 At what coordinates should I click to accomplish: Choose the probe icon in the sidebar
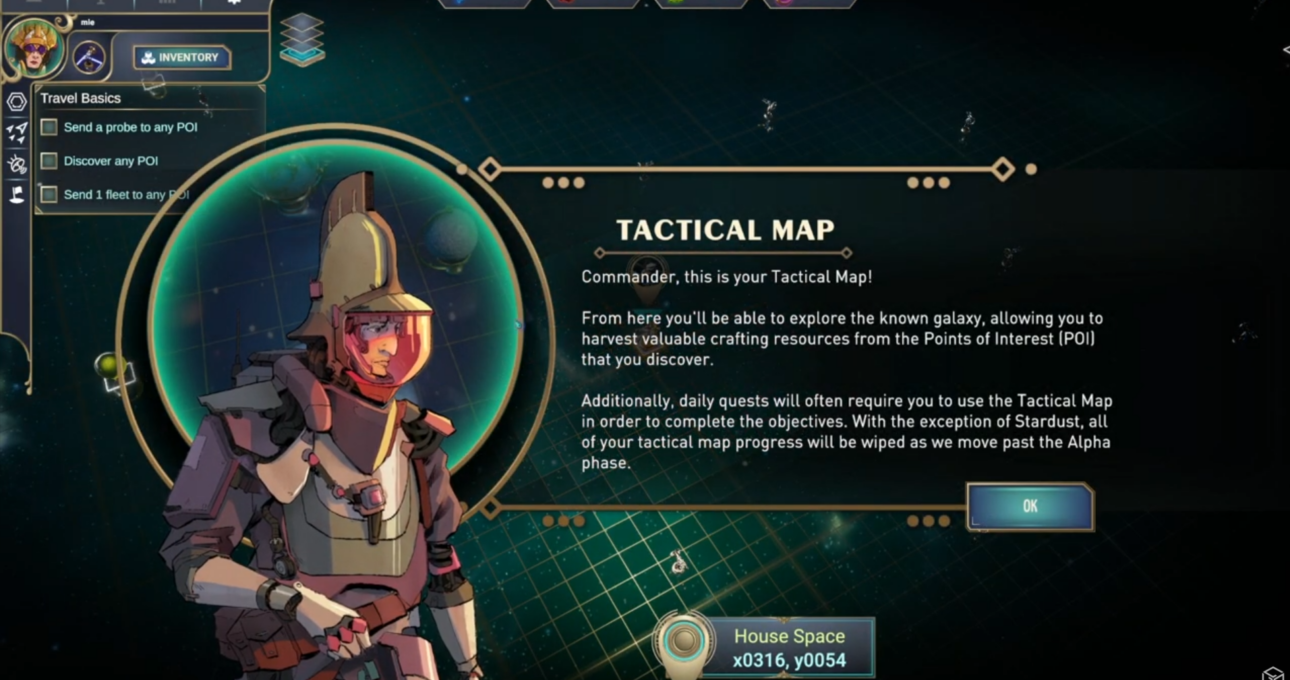pyautogui.click(x=17, y=164)
